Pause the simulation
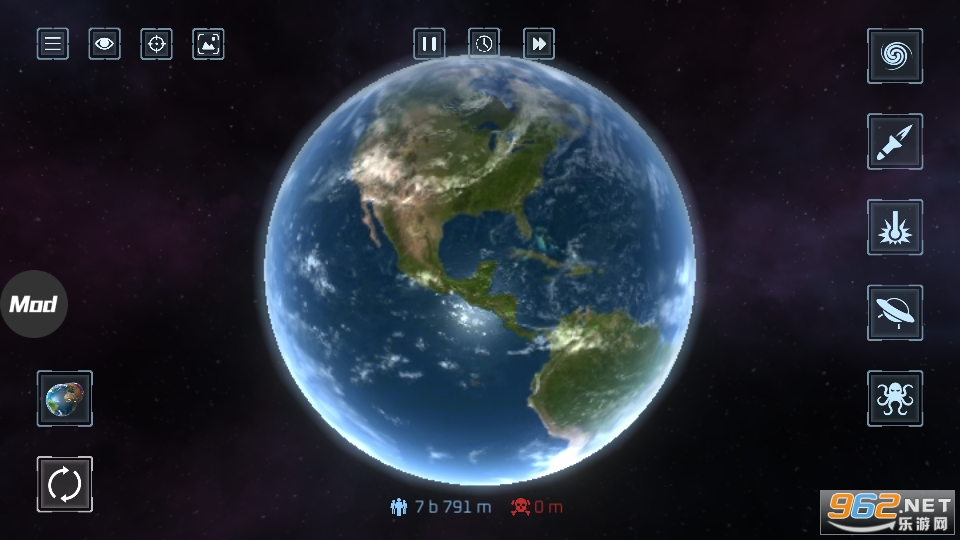The width and height of the screenshot is (960, 540). tap(430, 44)
